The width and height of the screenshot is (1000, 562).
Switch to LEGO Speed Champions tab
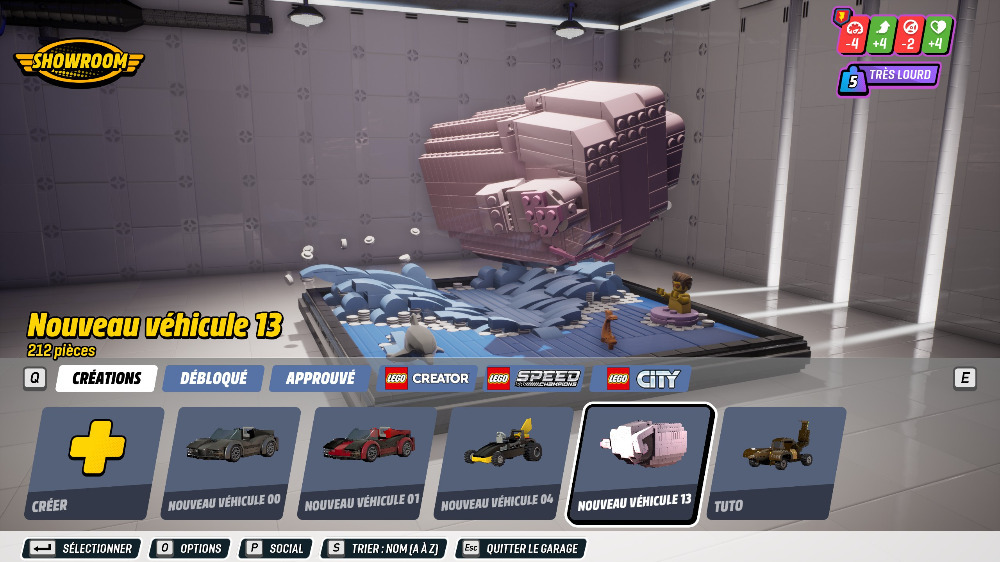click(x=533, y=378)
